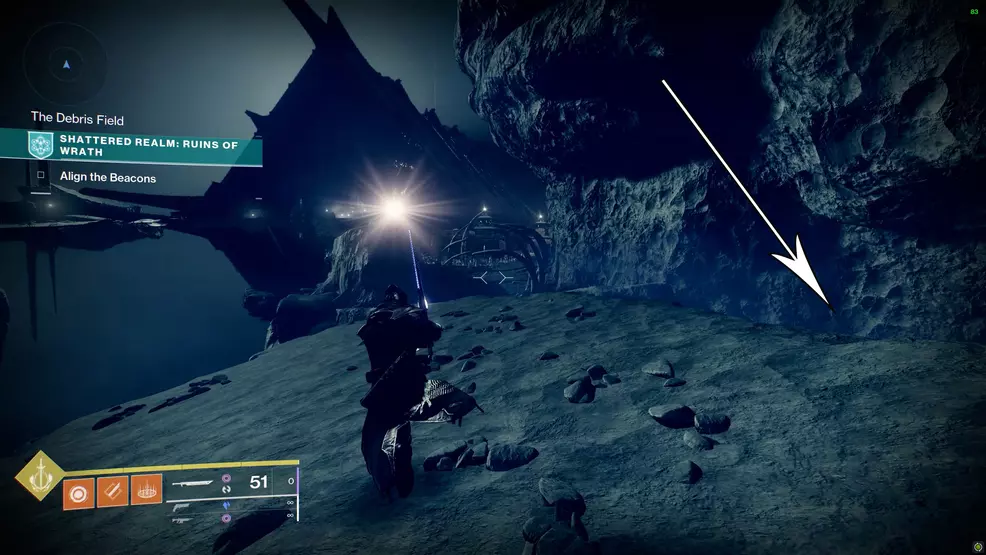
Task: Use the orange grenade ability icon
Action: tap(79, 491)
